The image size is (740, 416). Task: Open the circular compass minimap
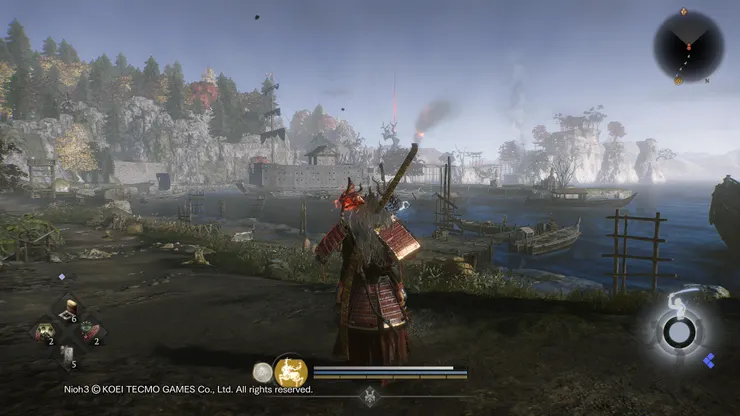(689, 45)
